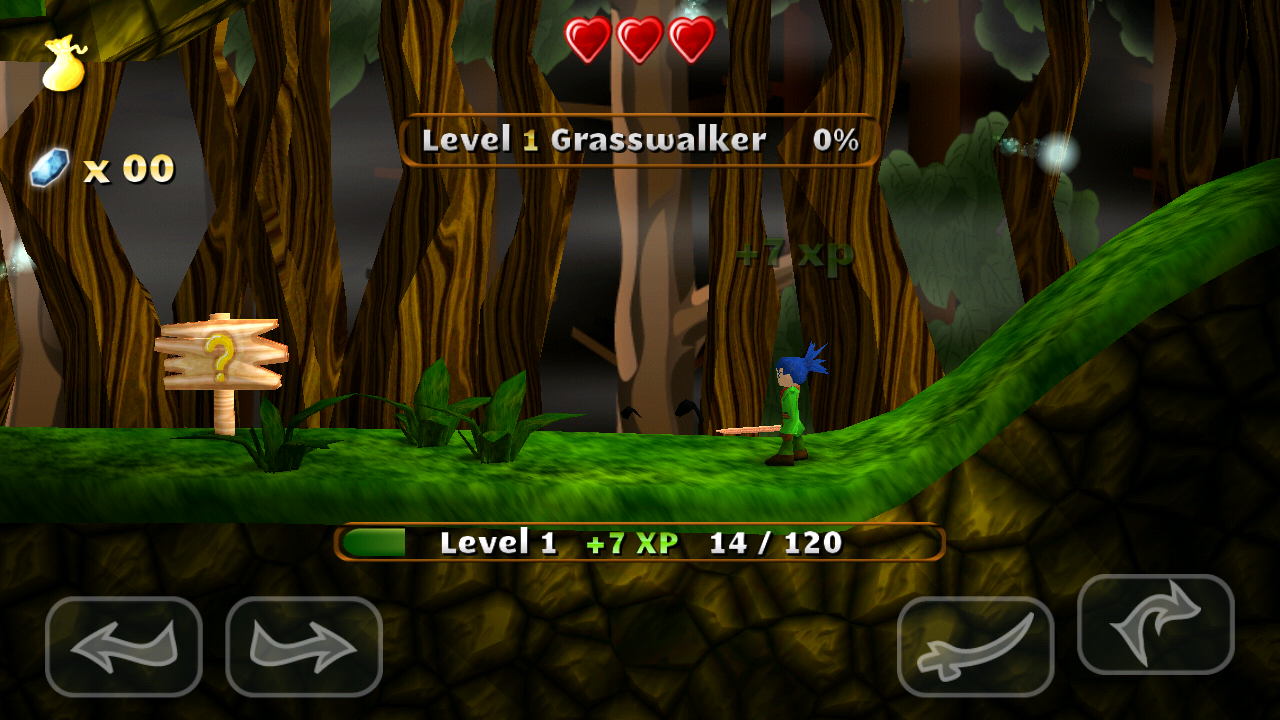Click the Level 1 Grasswalker banner
This screenshot has width=1280, height=720.
595,140
